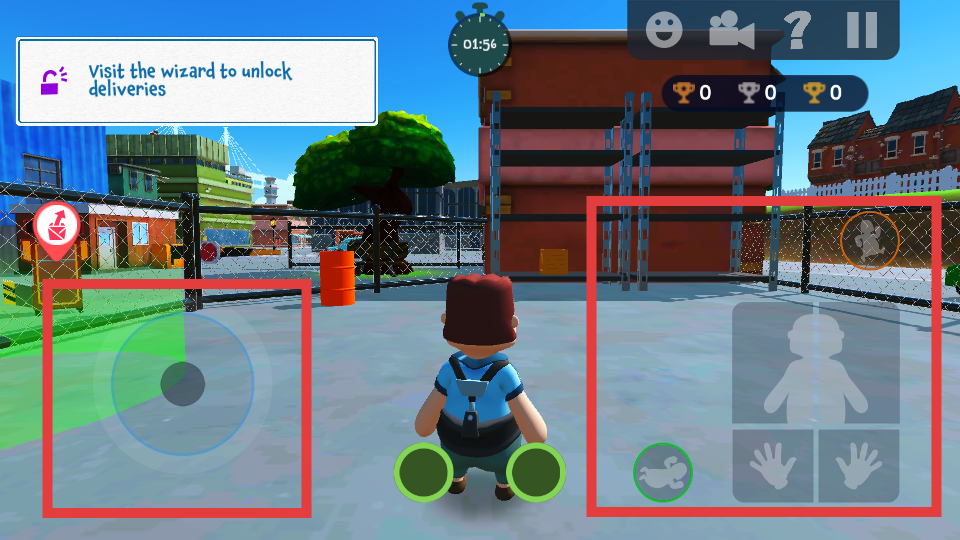Tap the video camera icon

[x=731, y=31]
